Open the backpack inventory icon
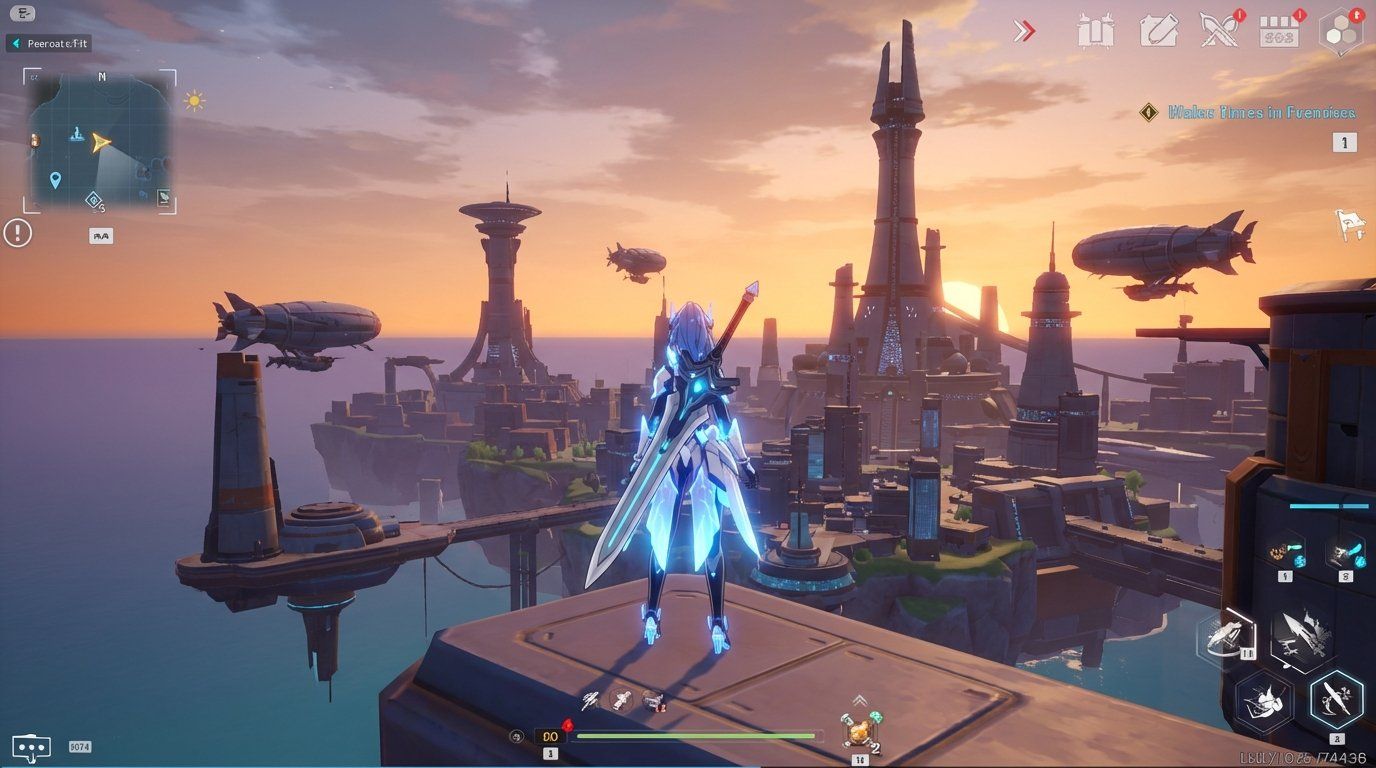The image size is (1376, 768). click(x=1099, y=31)
